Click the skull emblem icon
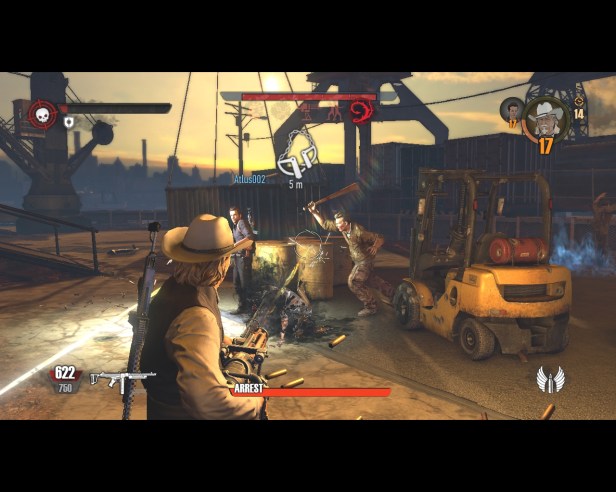This screenshot has width=616, height=492. (x=43, y=113)
